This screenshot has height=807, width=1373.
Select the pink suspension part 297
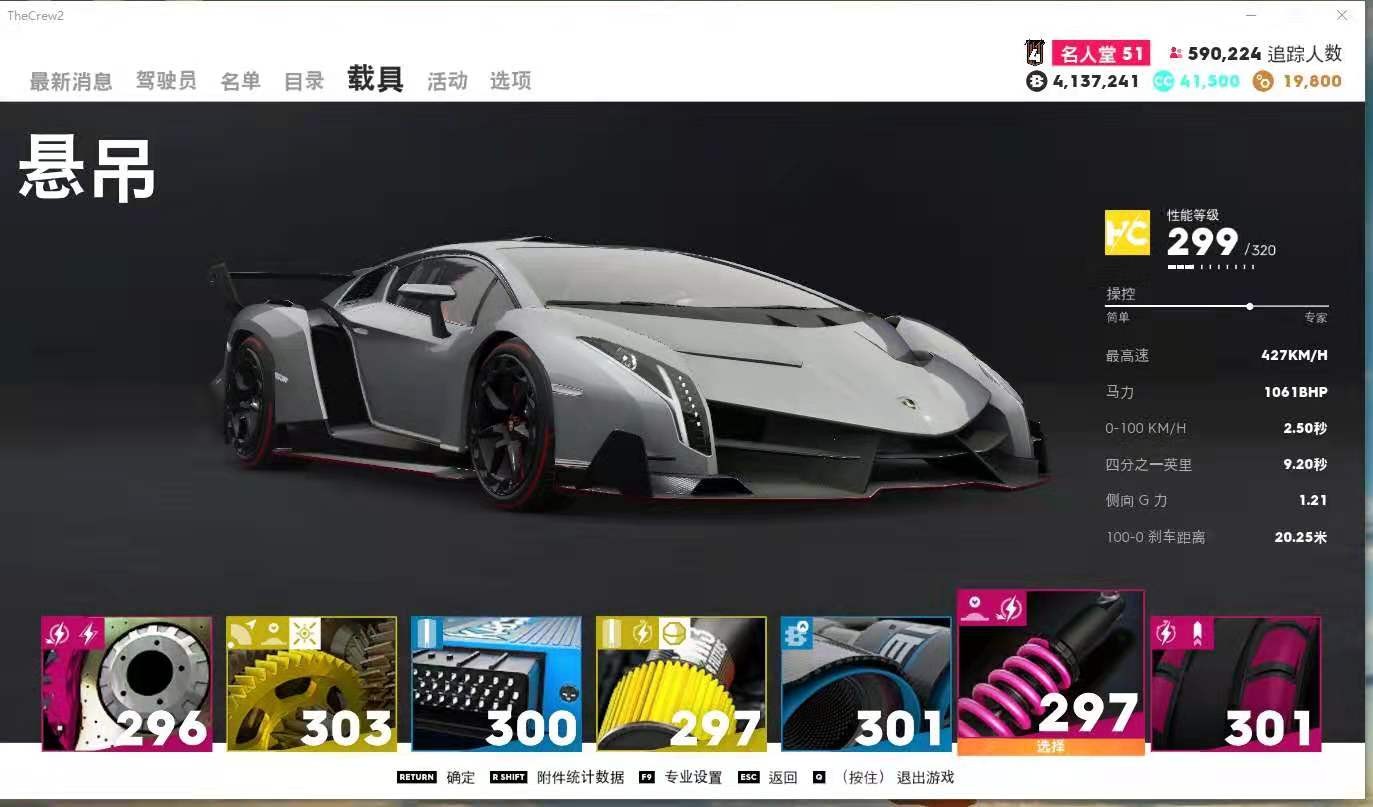pyautogui.click(x=1049, y=680)
